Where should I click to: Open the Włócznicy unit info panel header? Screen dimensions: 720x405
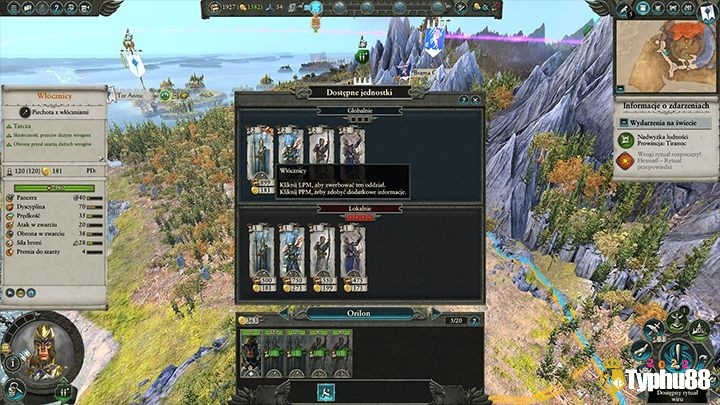pyautogui.click(x=52, y=97)
